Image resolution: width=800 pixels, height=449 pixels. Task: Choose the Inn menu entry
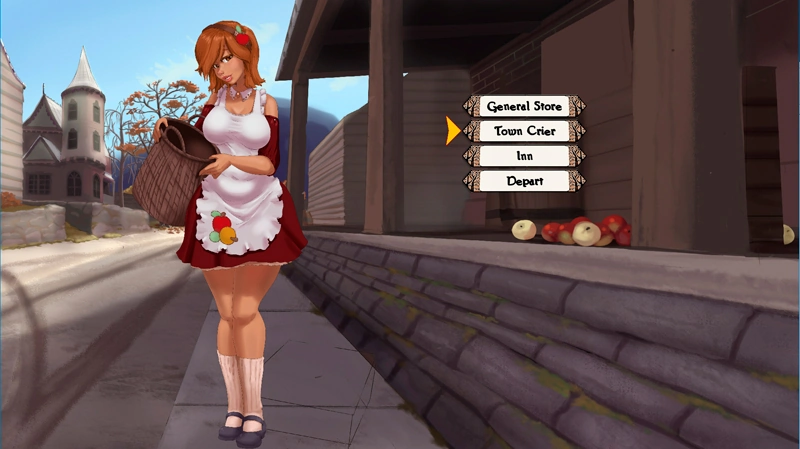(x=524, y=156)
